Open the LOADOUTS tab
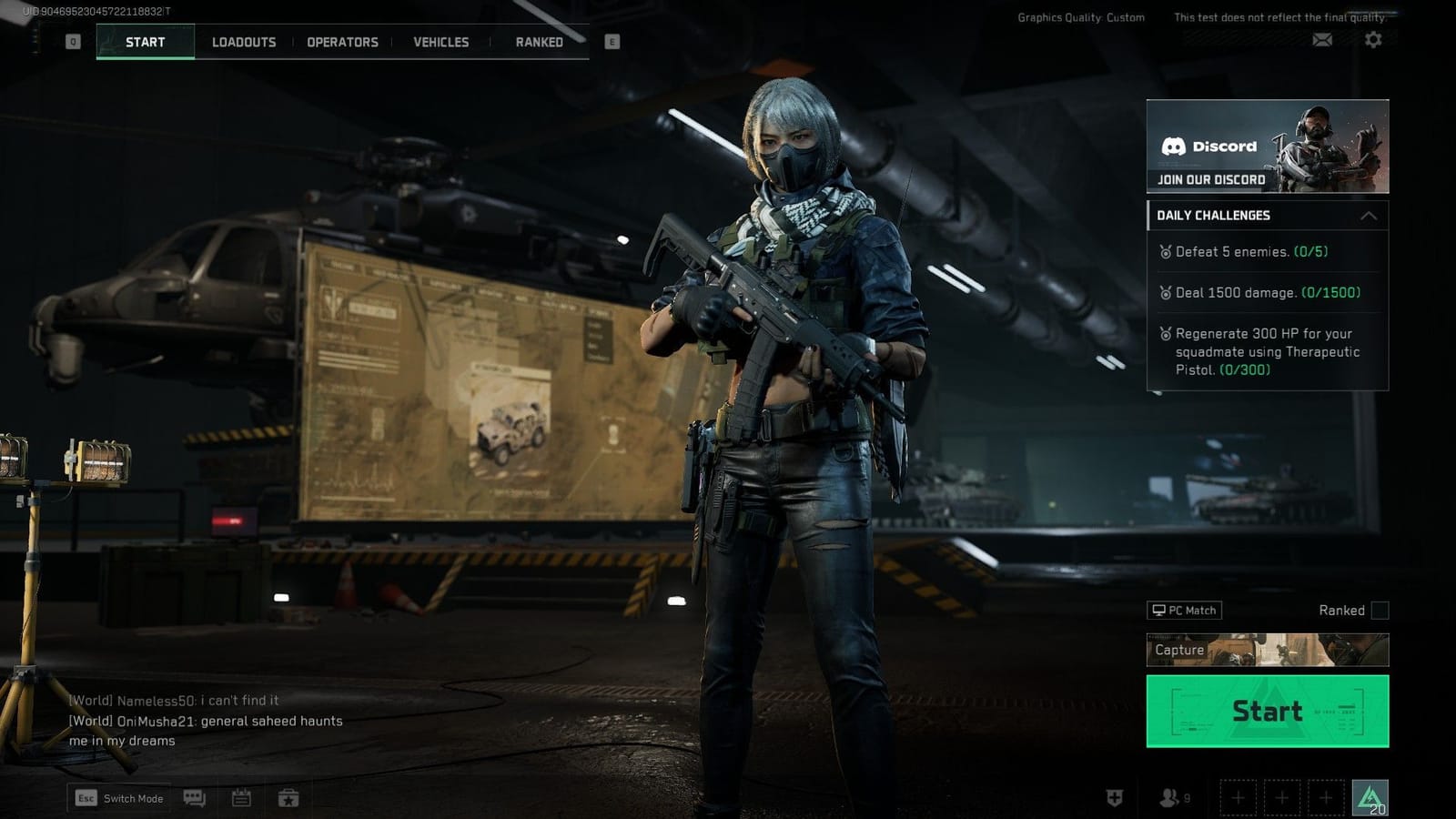 [244, 42]
